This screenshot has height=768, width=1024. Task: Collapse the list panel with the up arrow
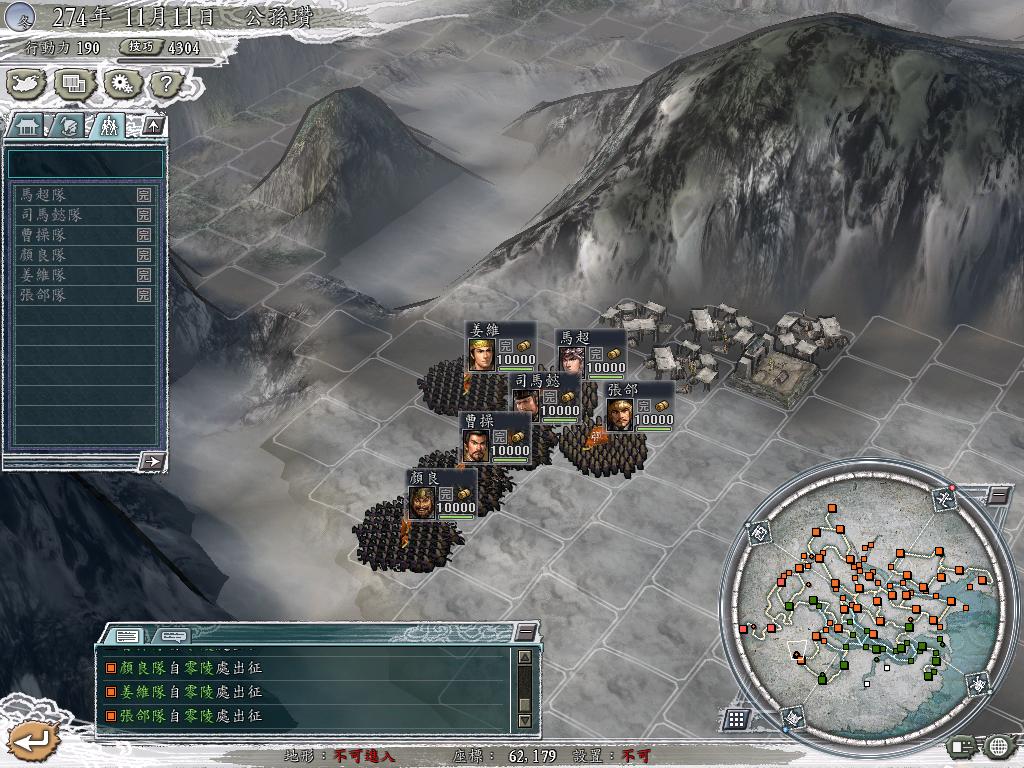tap(152, 125)
